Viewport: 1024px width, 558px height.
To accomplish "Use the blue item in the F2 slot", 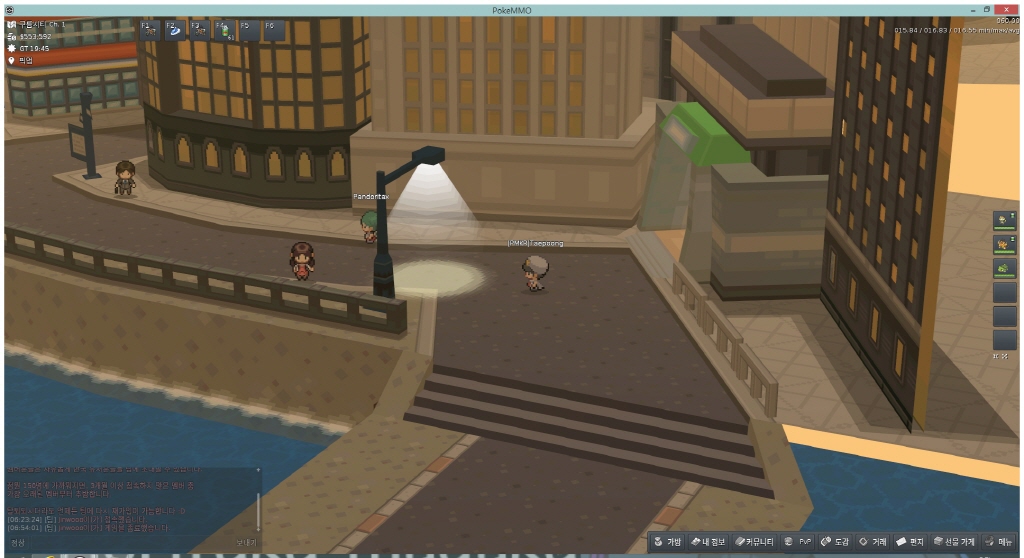I will click(x=174, y=30).
